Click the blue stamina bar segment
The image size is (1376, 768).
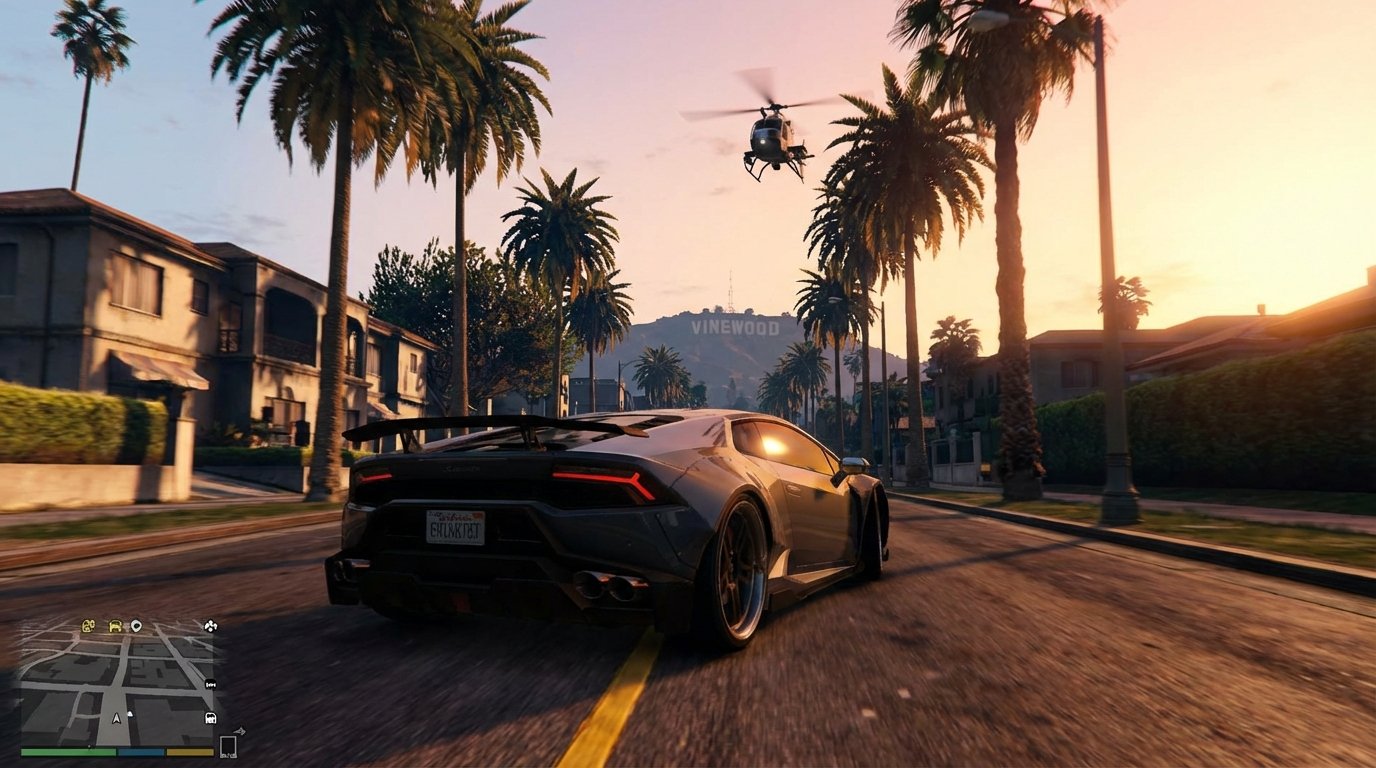141,752
